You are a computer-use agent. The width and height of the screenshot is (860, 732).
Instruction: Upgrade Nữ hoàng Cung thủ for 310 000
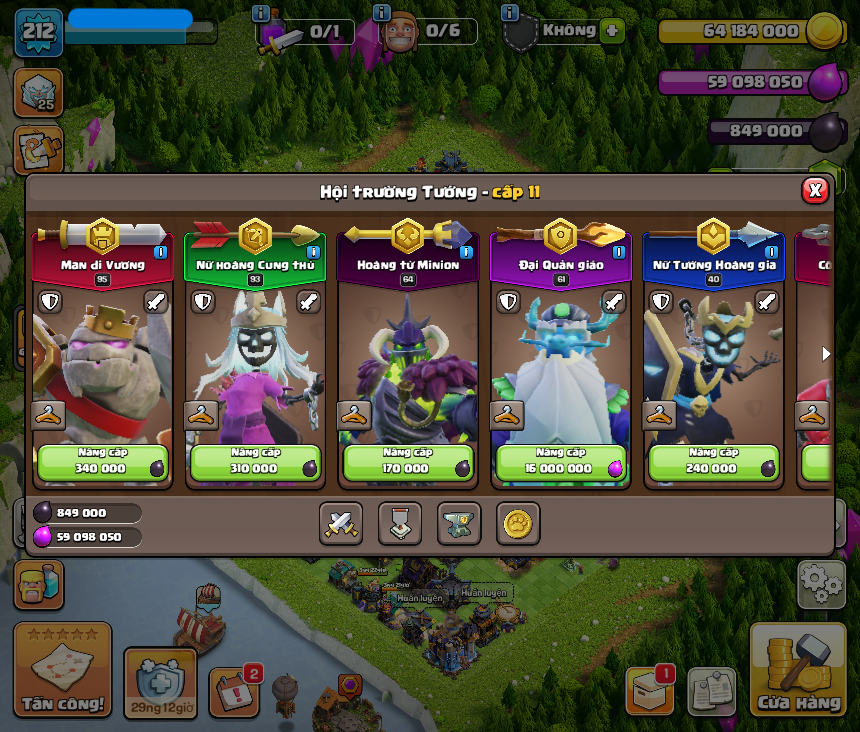254,462
